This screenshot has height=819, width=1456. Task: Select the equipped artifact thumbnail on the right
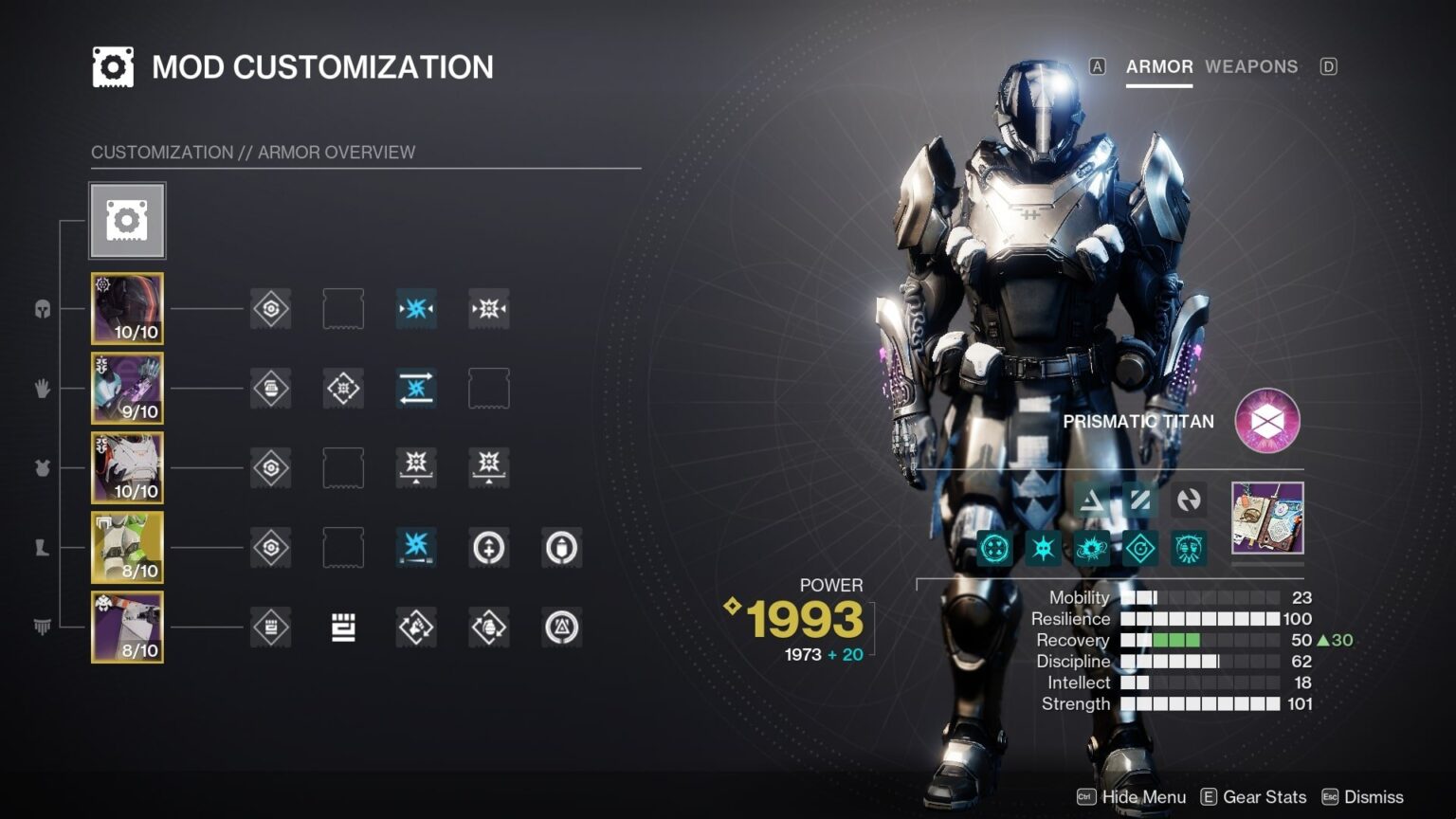click(x=1267, y=519)
